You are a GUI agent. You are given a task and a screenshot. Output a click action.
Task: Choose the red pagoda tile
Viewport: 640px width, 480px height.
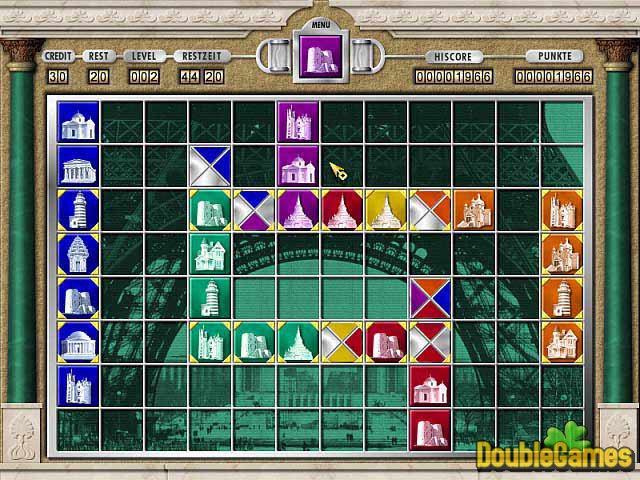click(342, 209)
